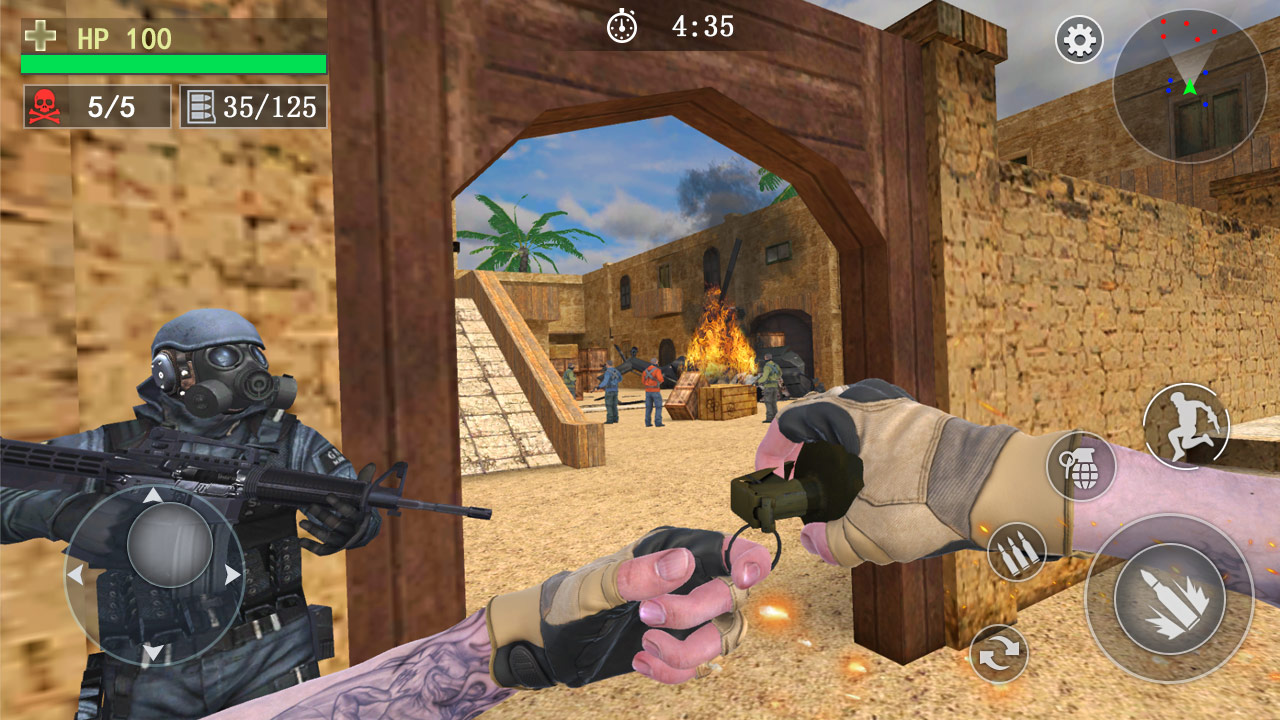
Task: Fire the weapon with the large bullet button
Action: click(x=1169, y=599)
